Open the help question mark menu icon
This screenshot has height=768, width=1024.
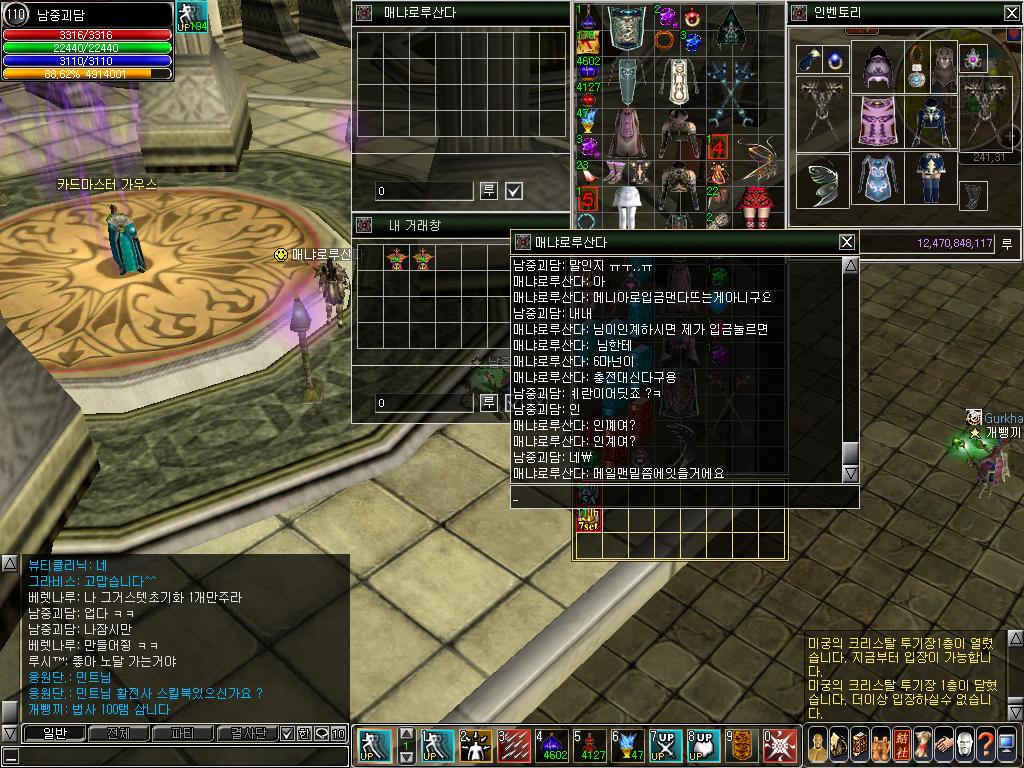pyautogui.click(x=985, y=745)
